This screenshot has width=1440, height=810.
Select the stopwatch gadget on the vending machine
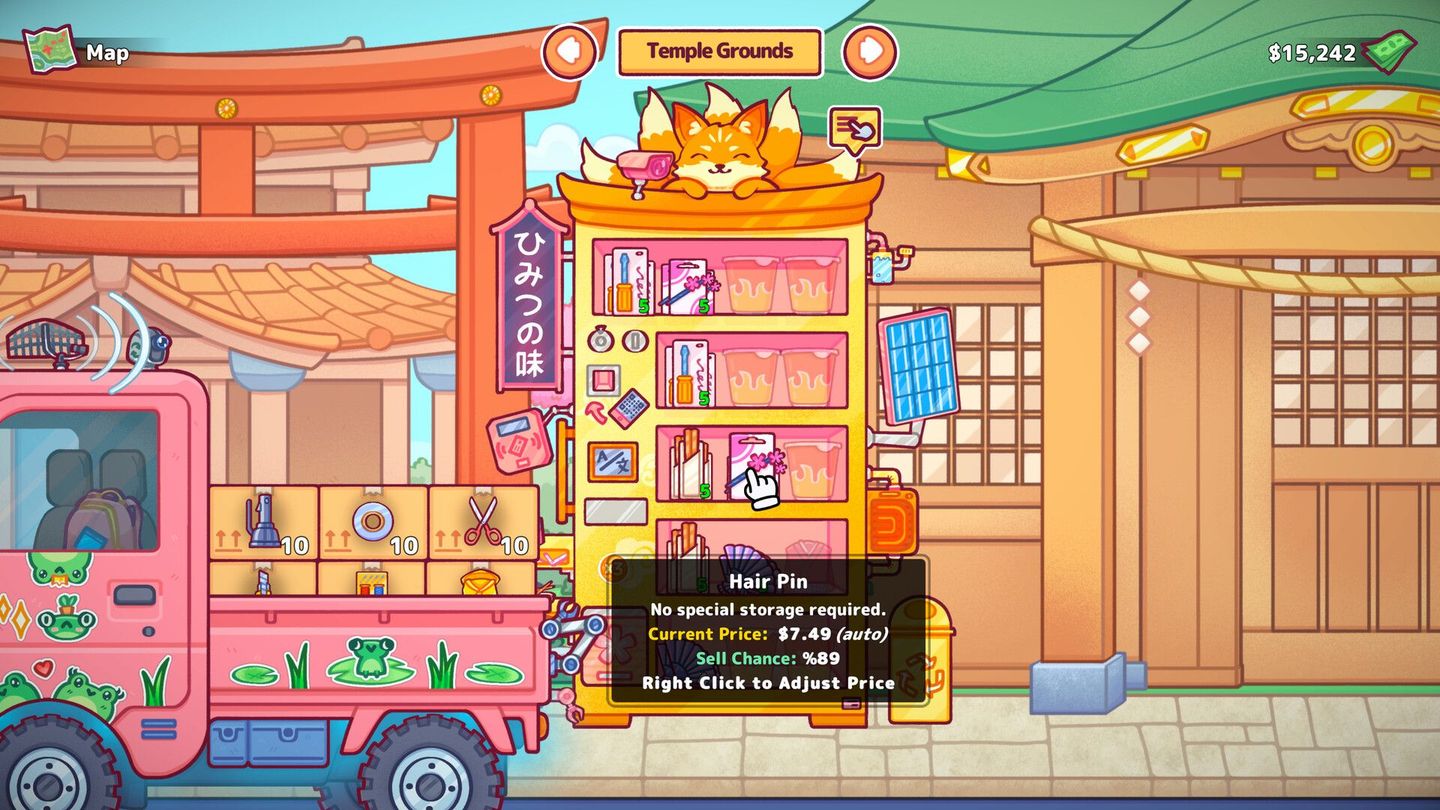[601, 340]
